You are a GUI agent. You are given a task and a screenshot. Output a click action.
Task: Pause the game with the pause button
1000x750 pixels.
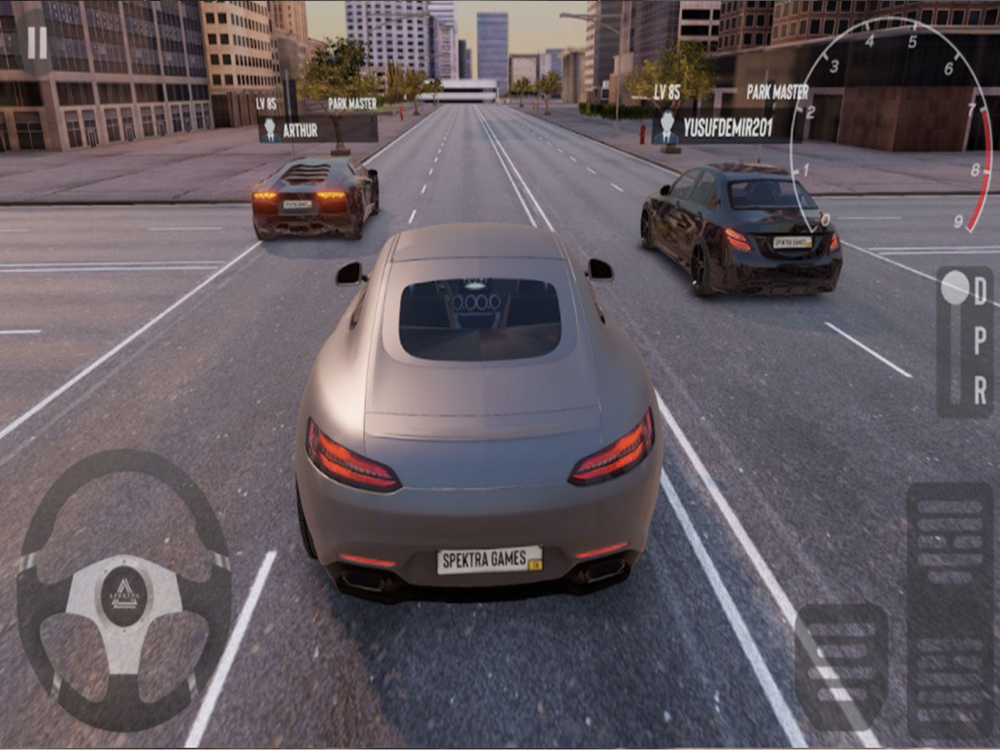coord(37,43)
